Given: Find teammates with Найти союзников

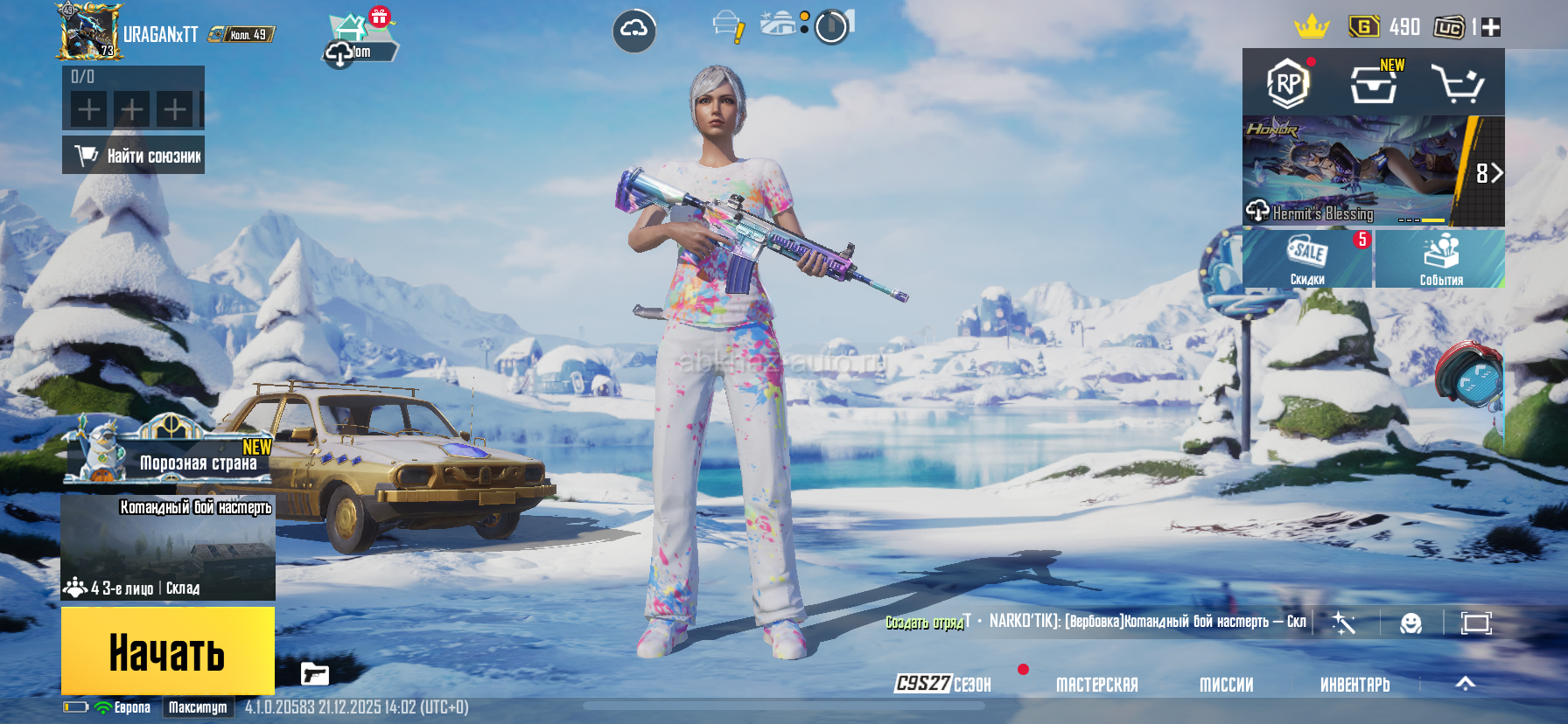Looking at the screenshot, I should click(133, 156).
